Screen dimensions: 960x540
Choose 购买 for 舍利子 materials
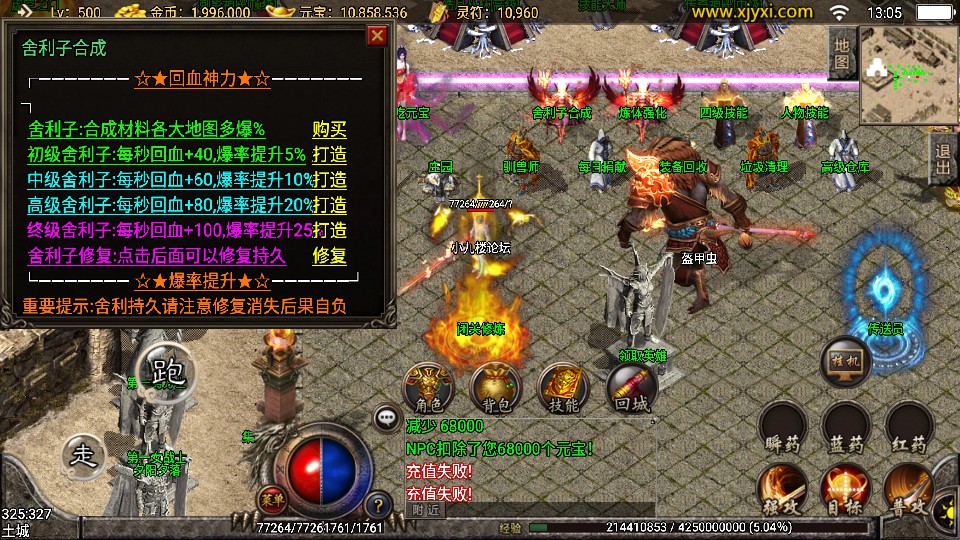pos(329,129)
